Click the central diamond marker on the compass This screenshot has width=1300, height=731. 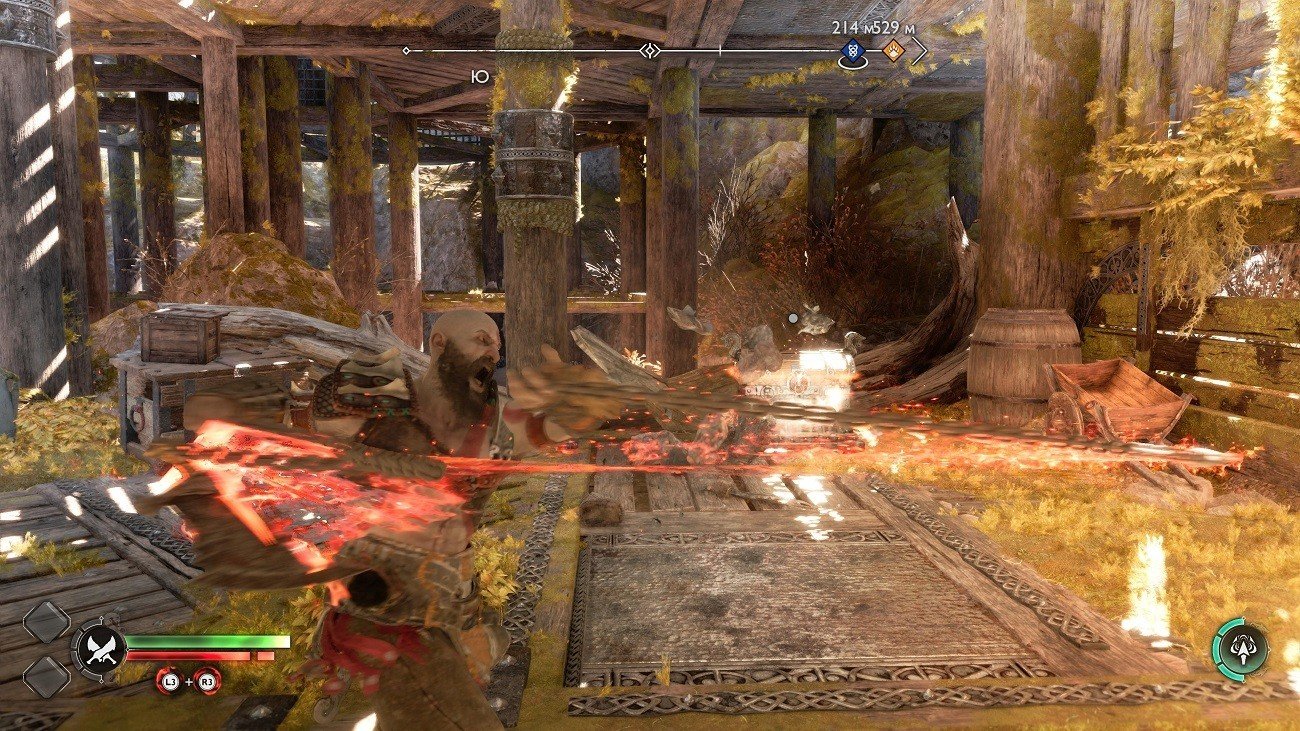click(650, 50)
